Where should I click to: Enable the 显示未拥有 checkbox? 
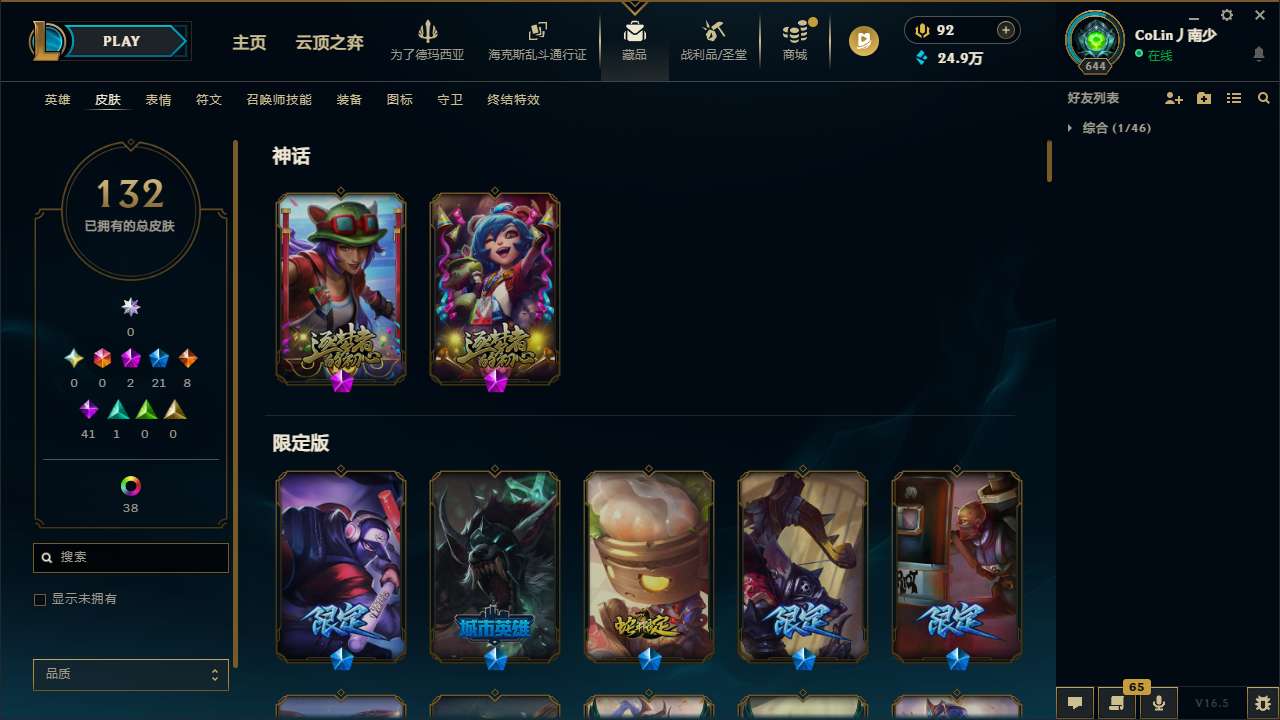pyautogui.click(x=40, y=599)
